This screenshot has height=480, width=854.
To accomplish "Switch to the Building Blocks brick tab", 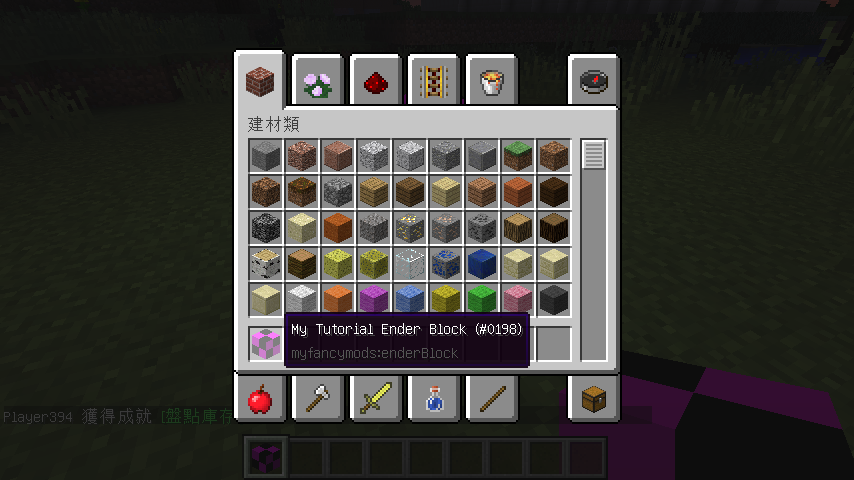I will [x=262, y=80].
